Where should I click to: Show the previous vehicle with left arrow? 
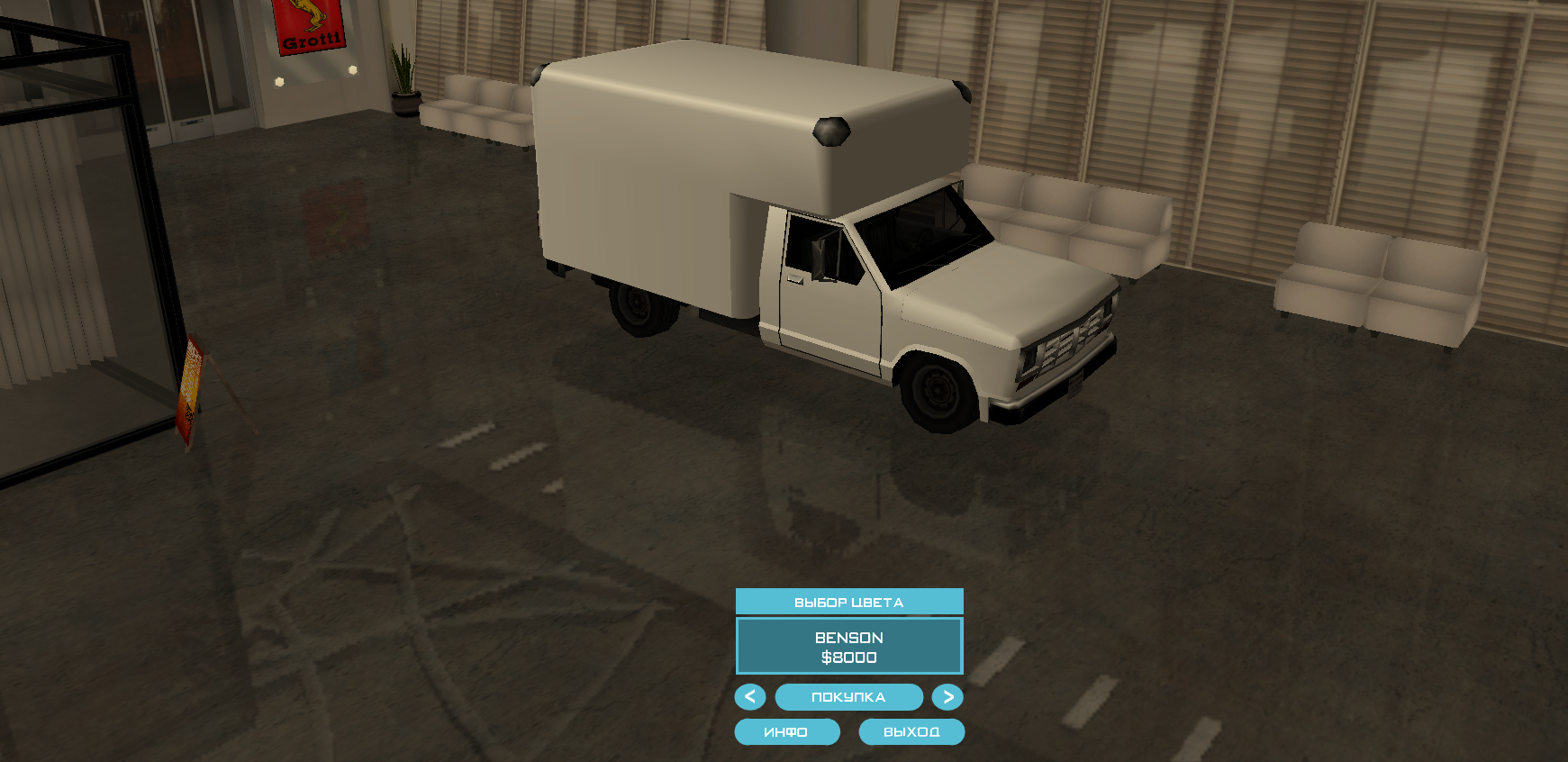point(749,697)
